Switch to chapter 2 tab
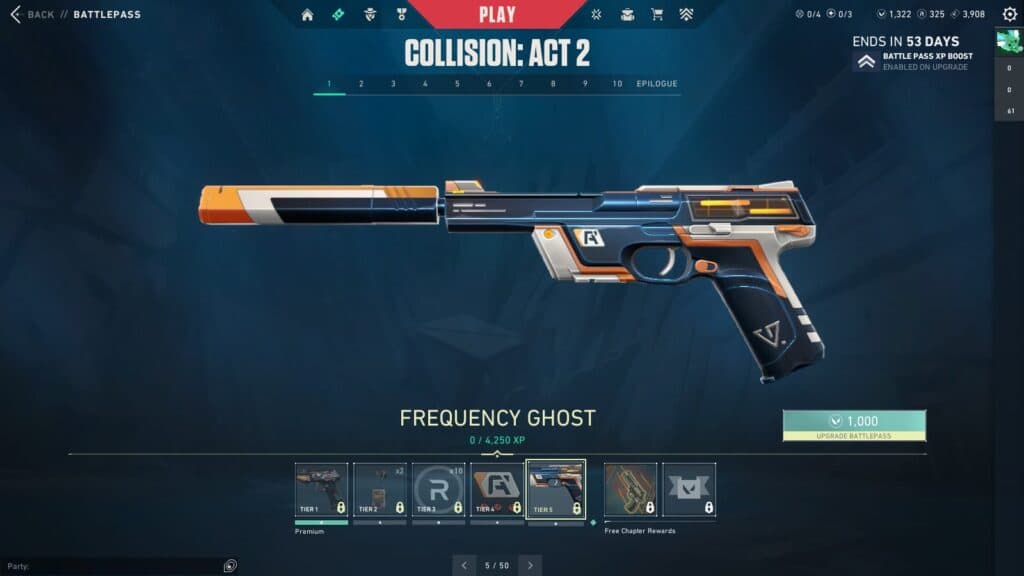This screenshot has height=576, width=1024. point(361,84)
